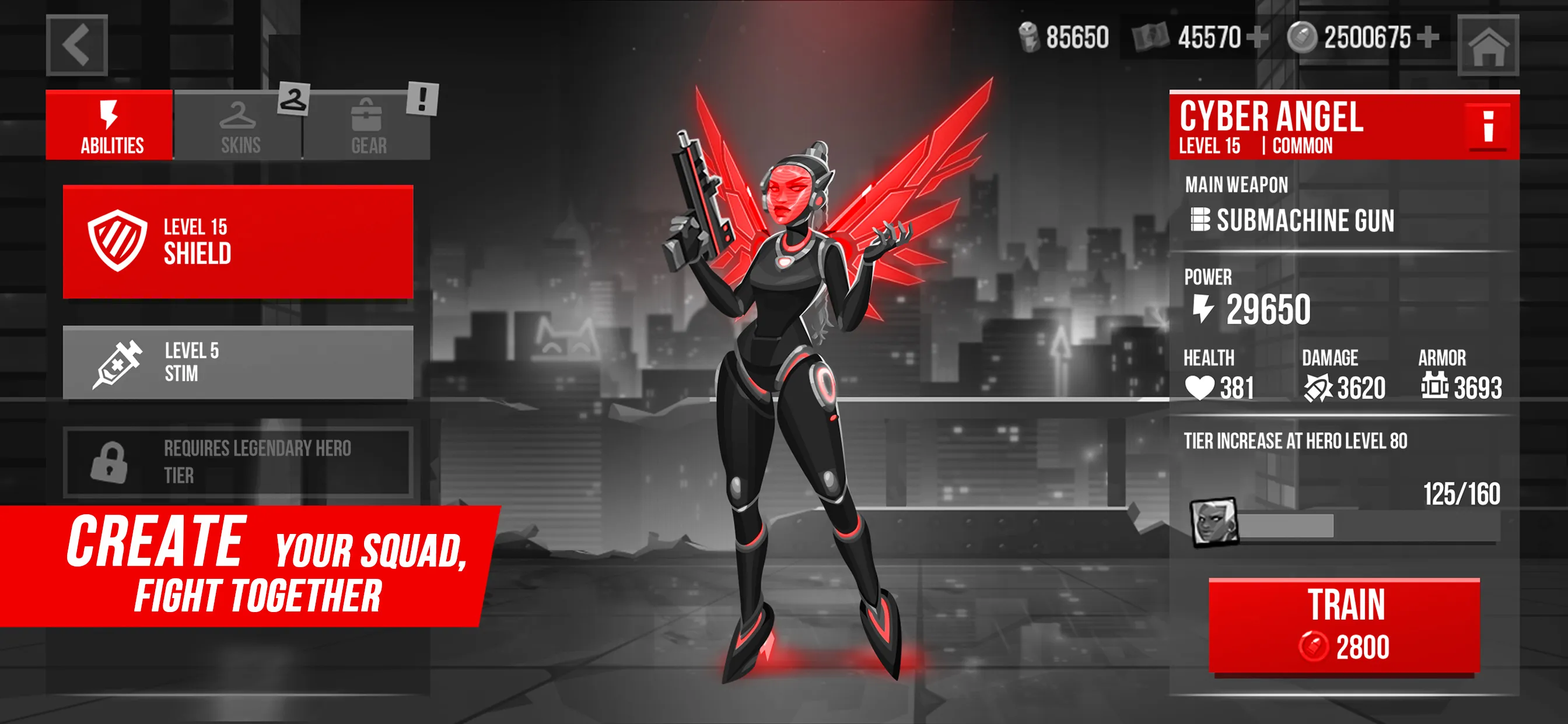Select the lightning bolt Abilities icon
Image resolution: width=1568 pixels, height=724 pixels.
[x=108, y=111]
